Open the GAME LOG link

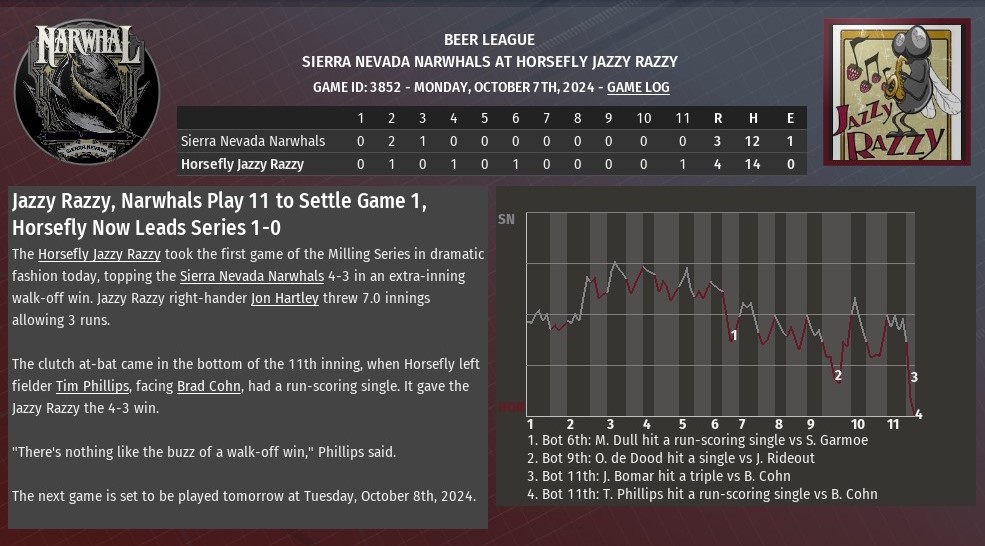click(x=638, y=88)
